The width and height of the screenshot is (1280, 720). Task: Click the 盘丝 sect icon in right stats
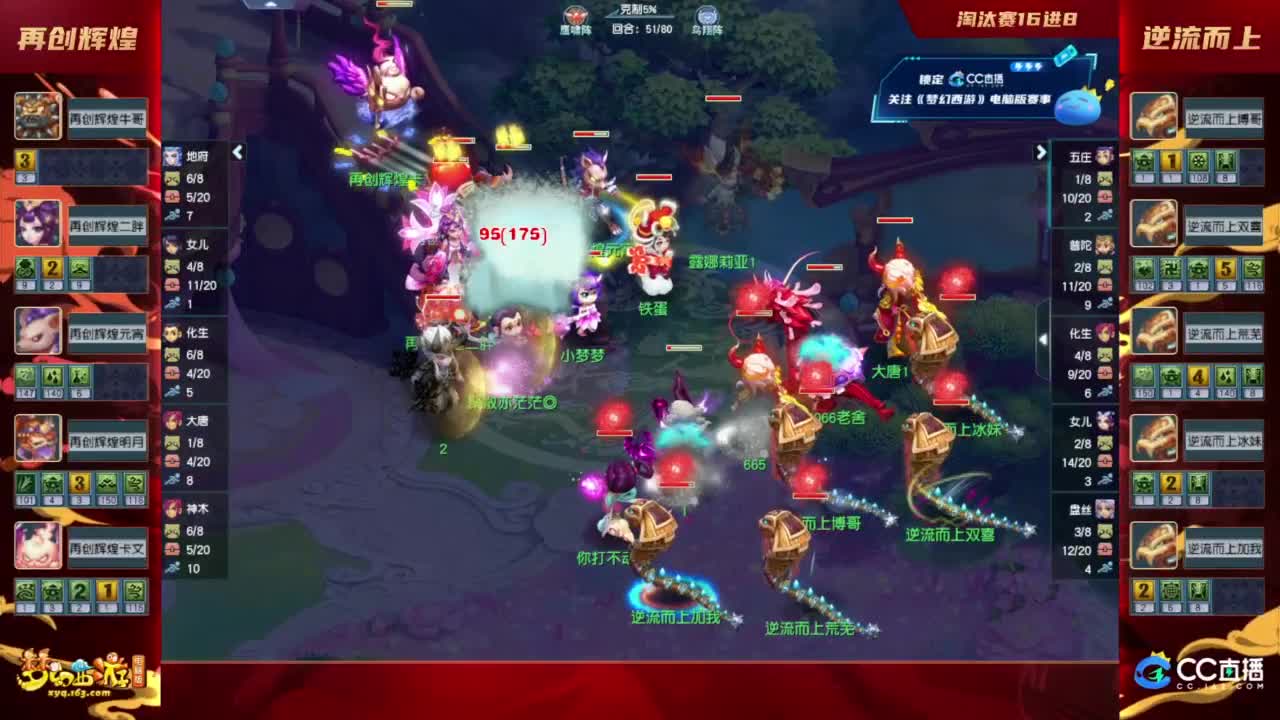pos(1105,510)
